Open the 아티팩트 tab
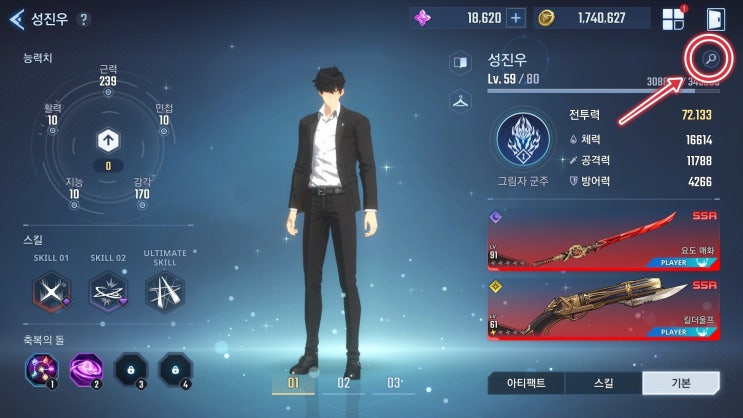The height and width of the screenshot is (418, 743). (525, 383)
